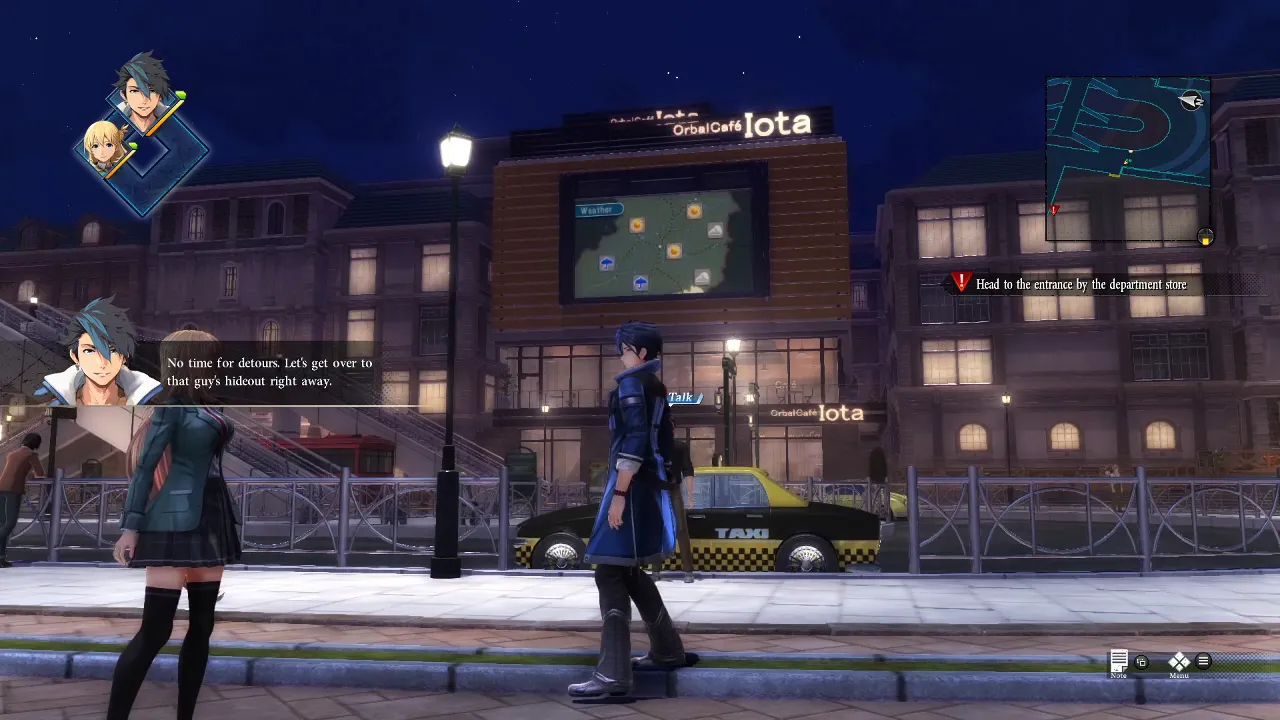Click the dialogue box about the hideout
The height and width of the screenshot is (720, 1280).
268,372
